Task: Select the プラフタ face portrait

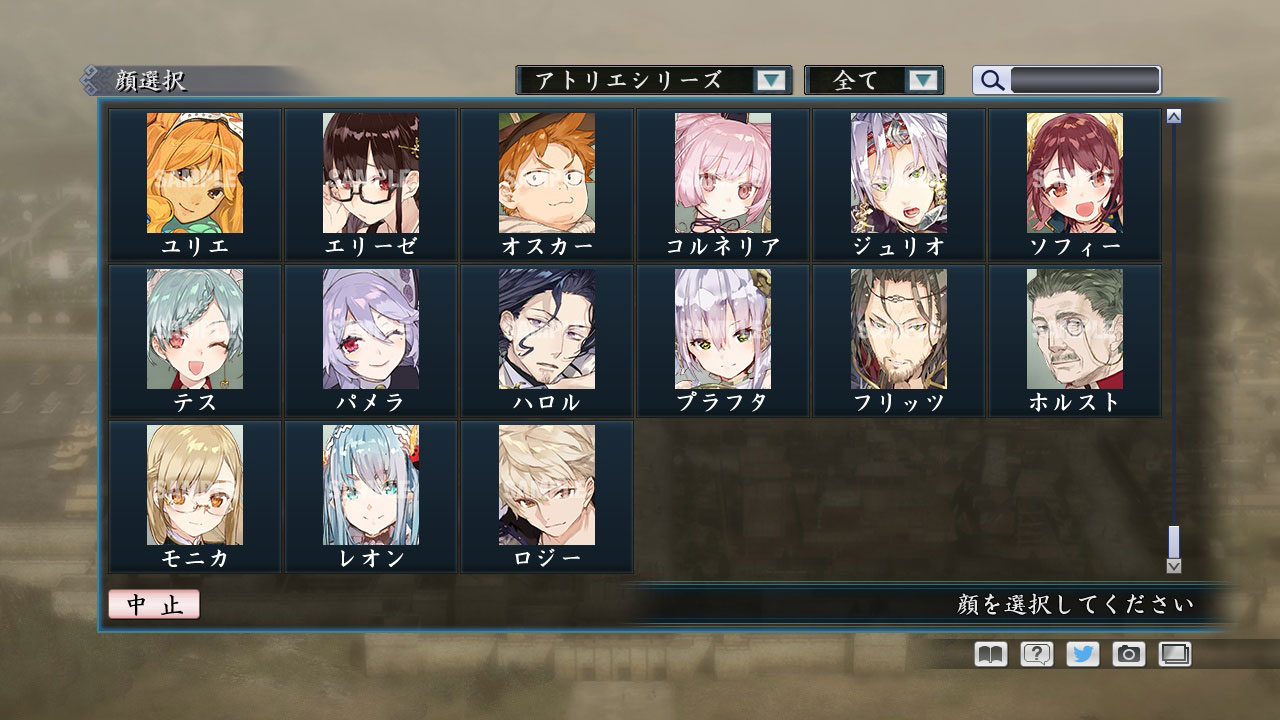Action: pos(721,330)
